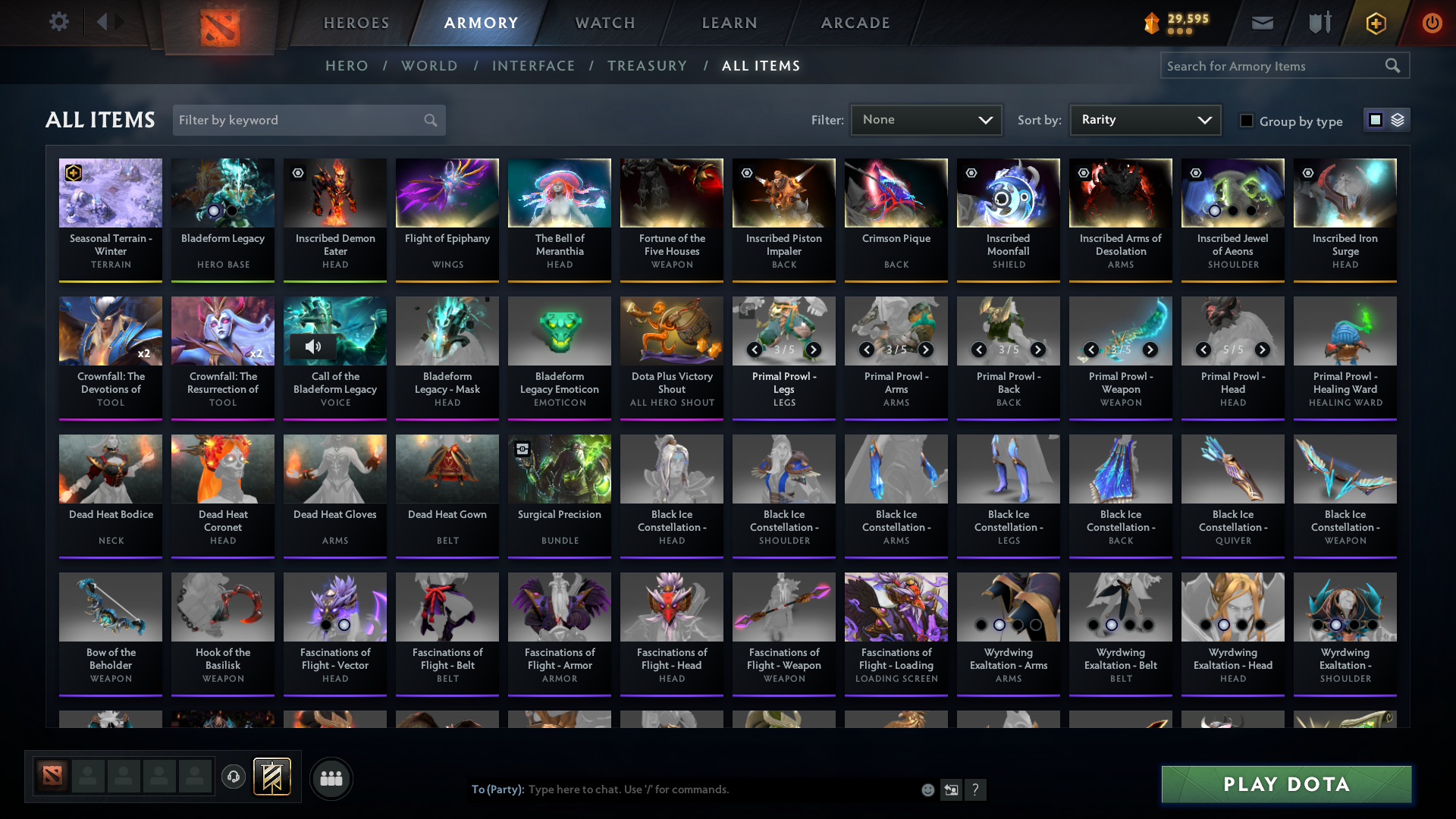
Task: Play voice preview on Call of the Bladeform Legacy
Action: coord(313,346)
